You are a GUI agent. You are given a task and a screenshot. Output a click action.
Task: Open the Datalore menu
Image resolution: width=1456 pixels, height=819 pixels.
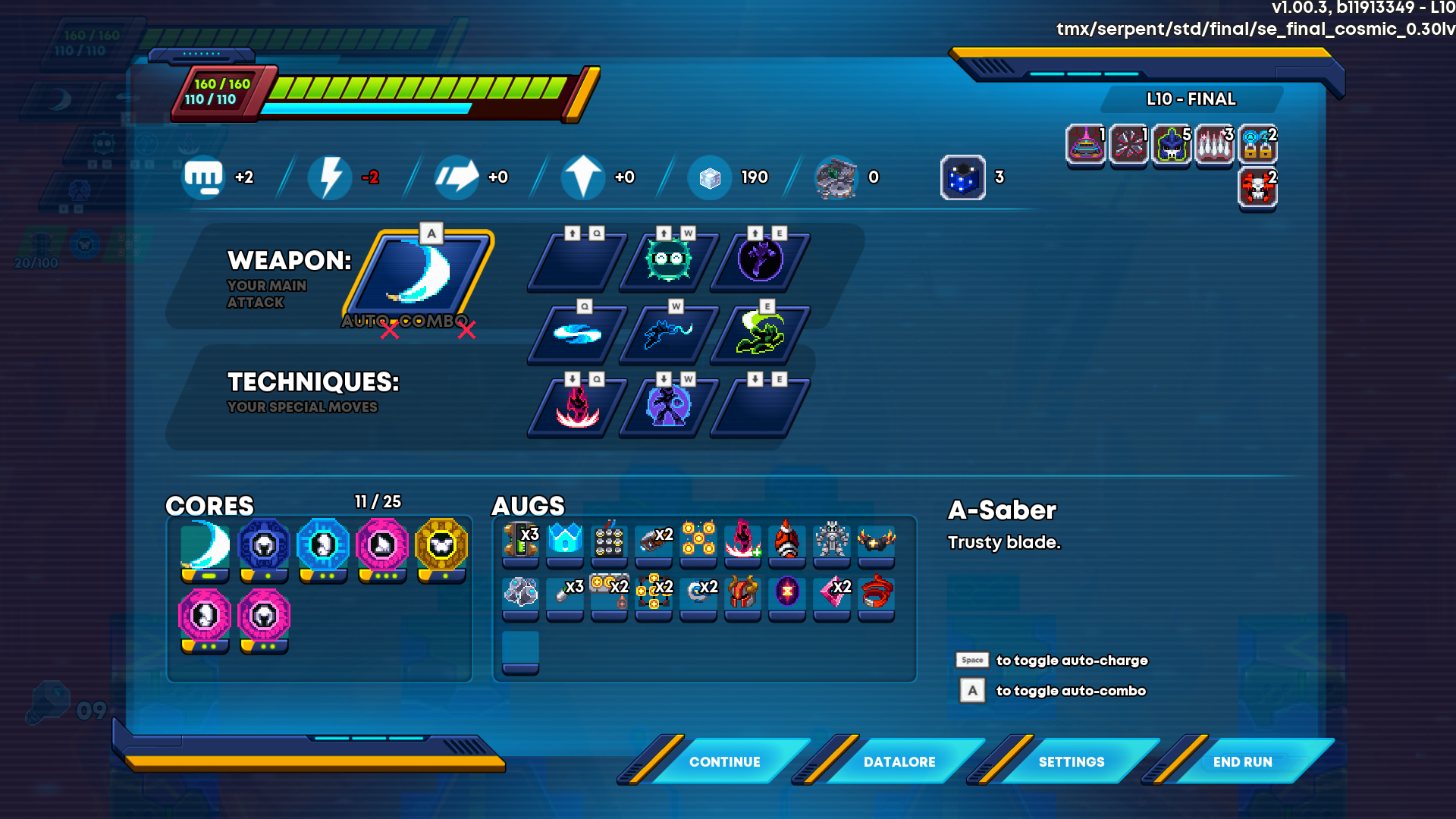point(899,761)
